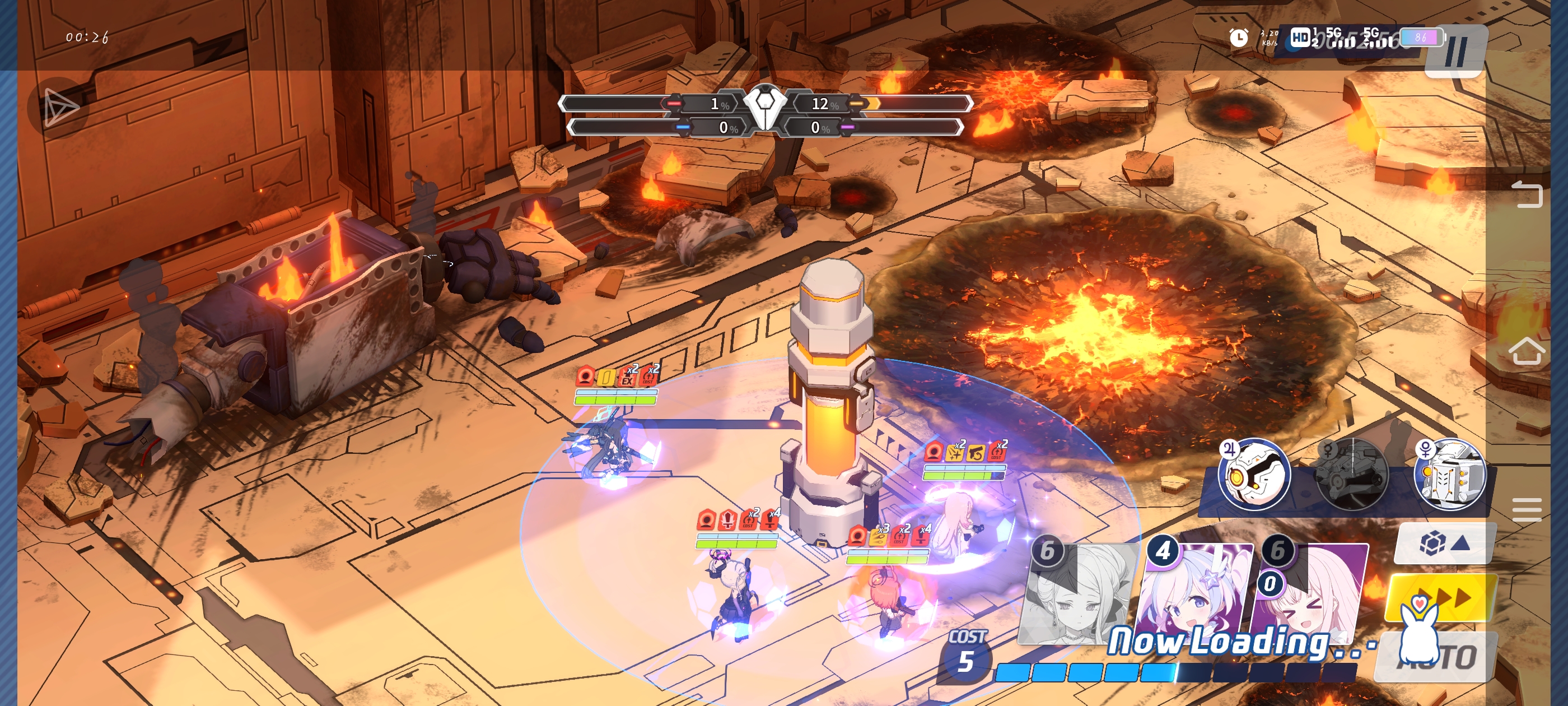Use the cost 4 star-hairpin girl skill
Image resolution: width=1568 pixels, height=706 pixels.
pyautogui.click(x=1196, y=594)
